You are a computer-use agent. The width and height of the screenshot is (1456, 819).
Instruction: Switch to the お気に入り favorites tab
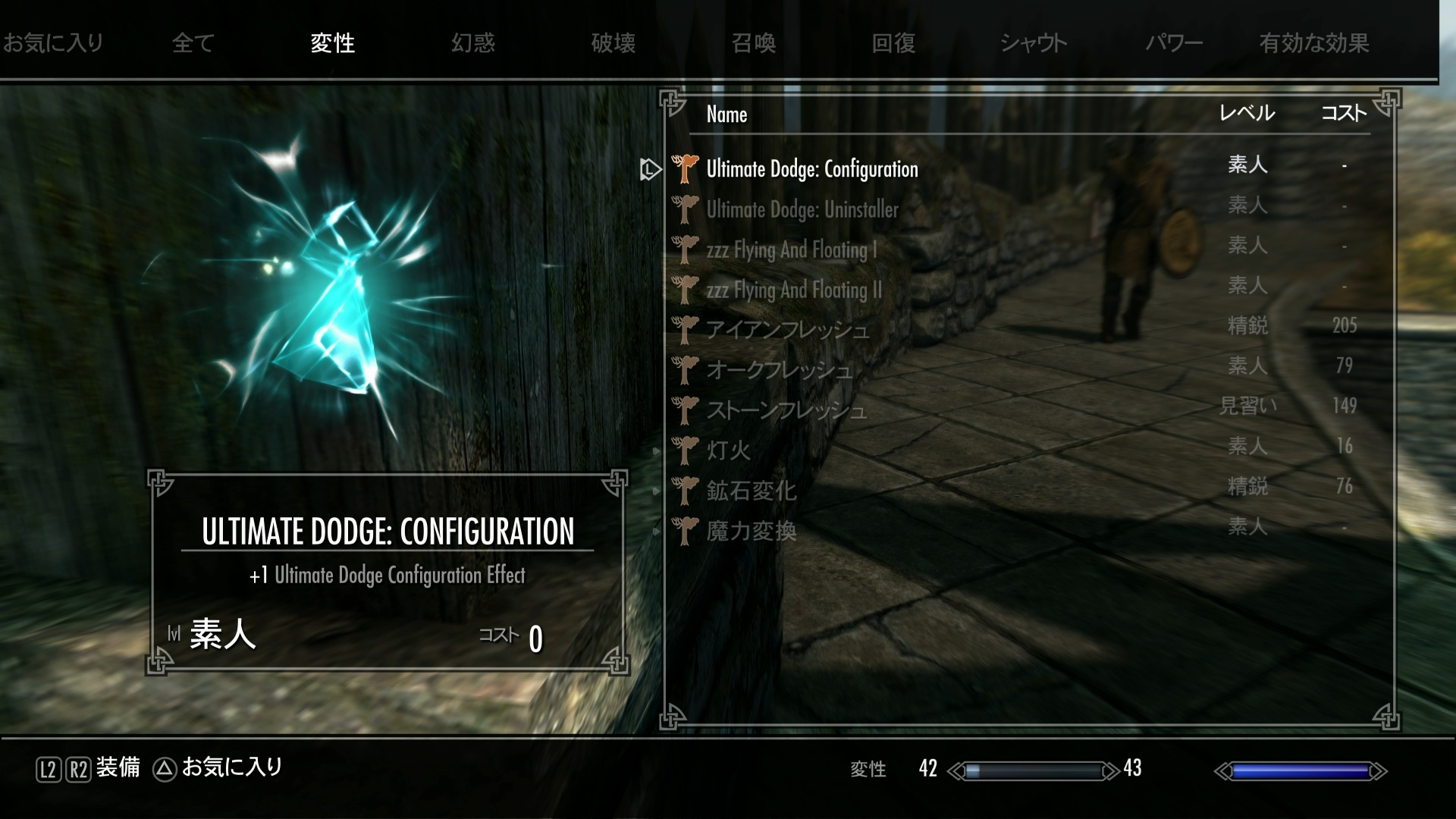(x=53, y=43)
